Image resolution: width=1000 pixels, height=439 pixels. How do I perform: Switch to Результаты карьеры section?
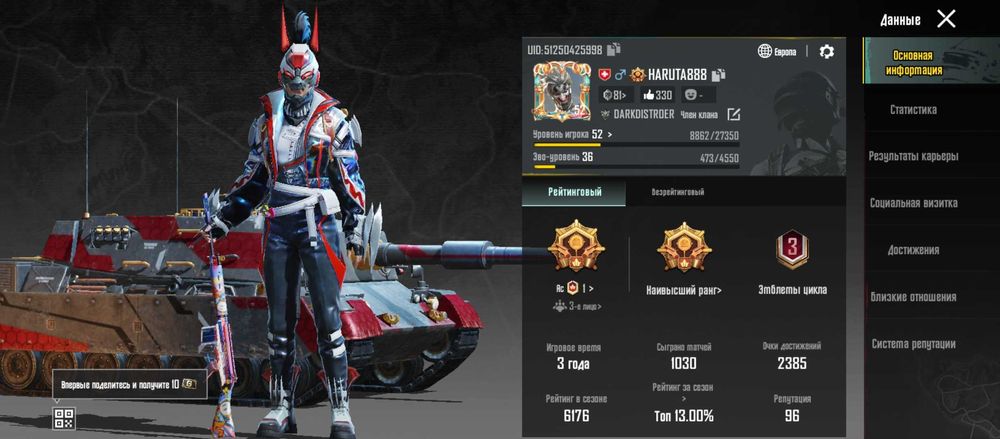click(x=913, y=156)
